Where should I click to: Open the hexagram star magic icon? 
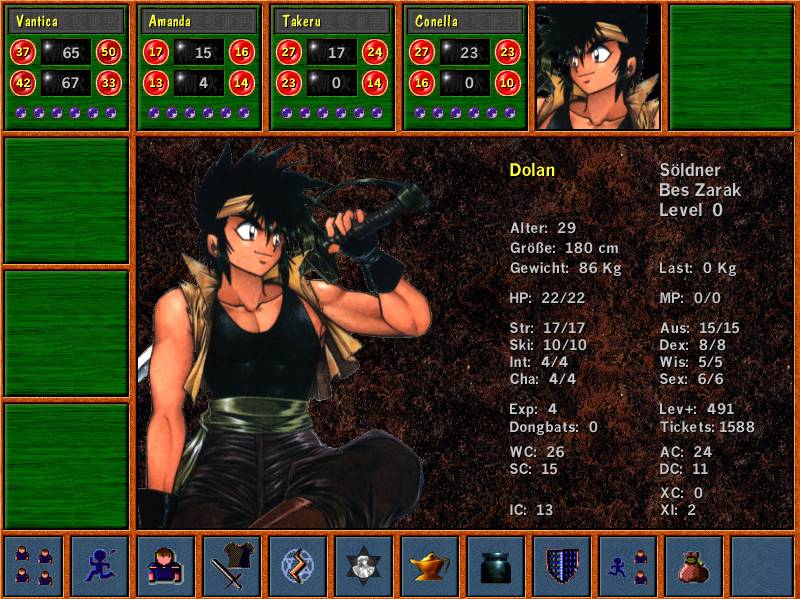pos(363,566)
